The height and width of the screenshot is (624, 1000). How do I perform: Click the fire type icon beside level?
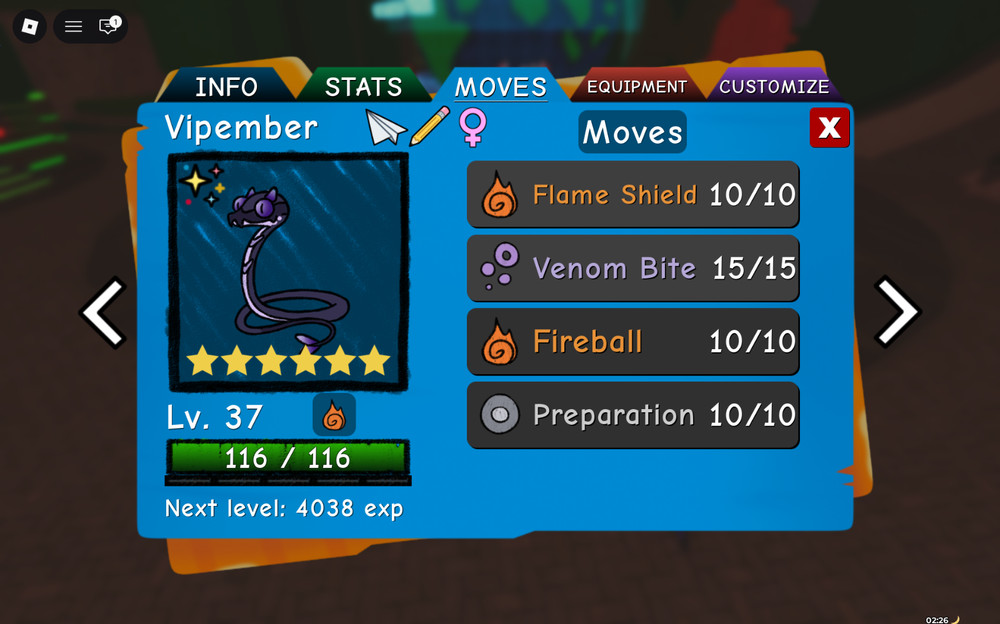pos(334,415)
